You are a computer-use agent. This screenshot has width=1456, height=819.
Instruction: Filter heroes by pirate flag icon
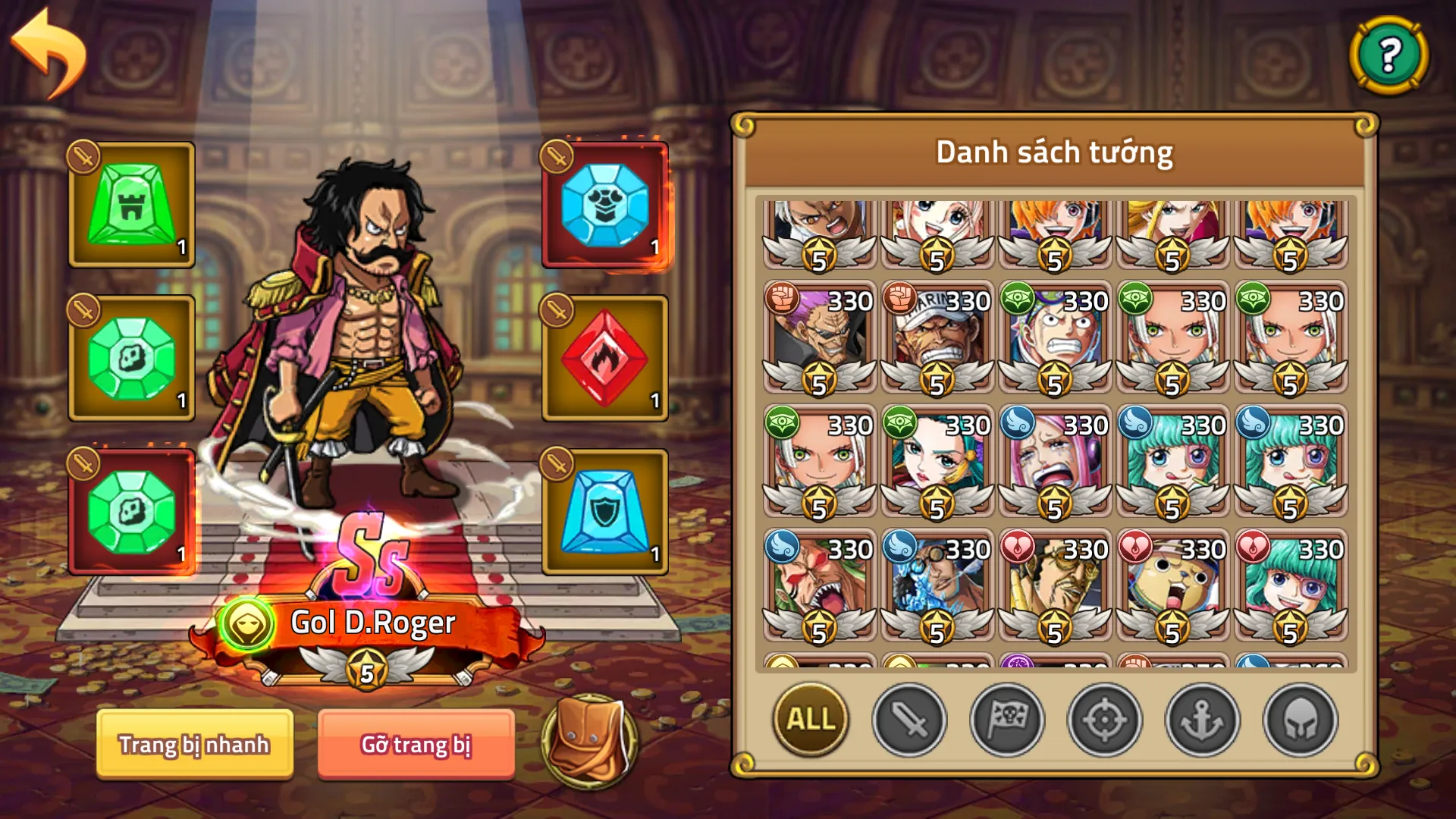(1007, 720)
